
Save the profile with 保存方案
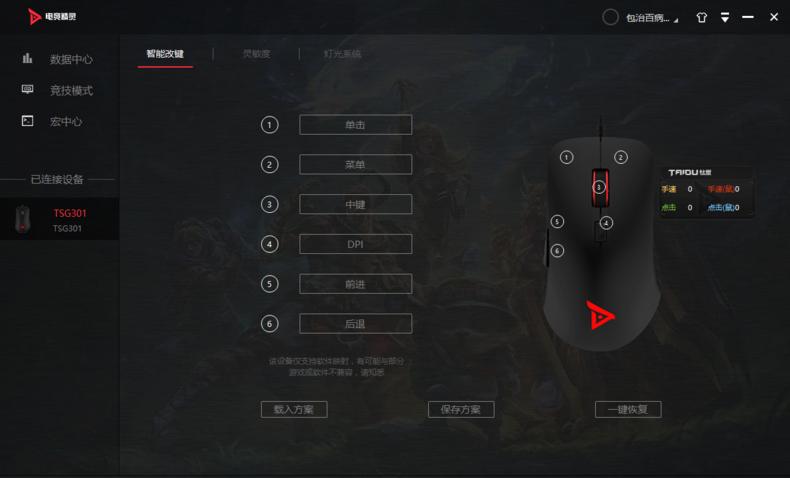tap(461, 410)
